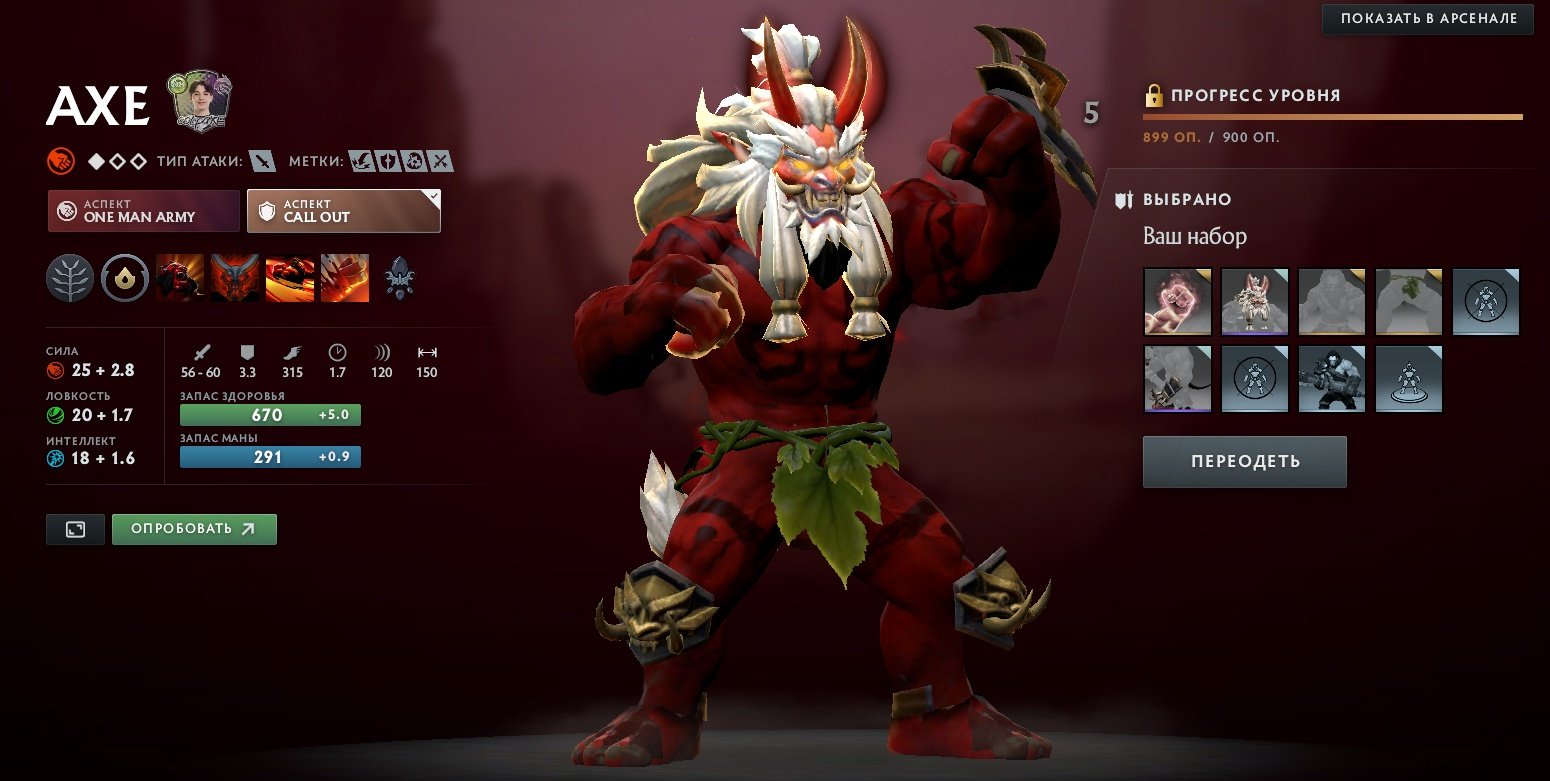
Task: Click the ПЕРЕОДЕТЬ button
Action: (x=1244, y=462)
